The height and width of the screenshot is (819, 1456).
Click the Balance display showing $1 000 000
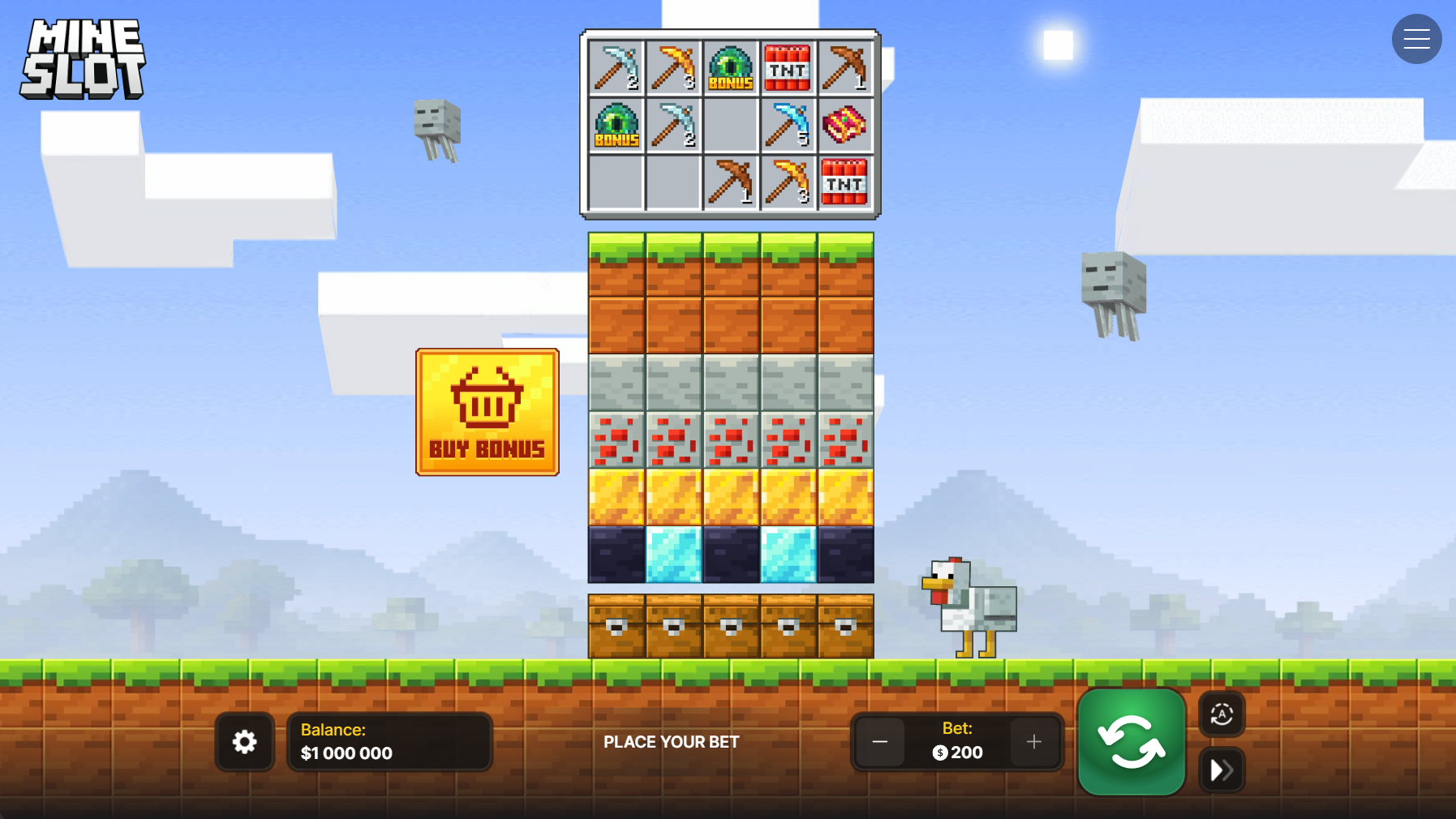click(x=389, y=741)
